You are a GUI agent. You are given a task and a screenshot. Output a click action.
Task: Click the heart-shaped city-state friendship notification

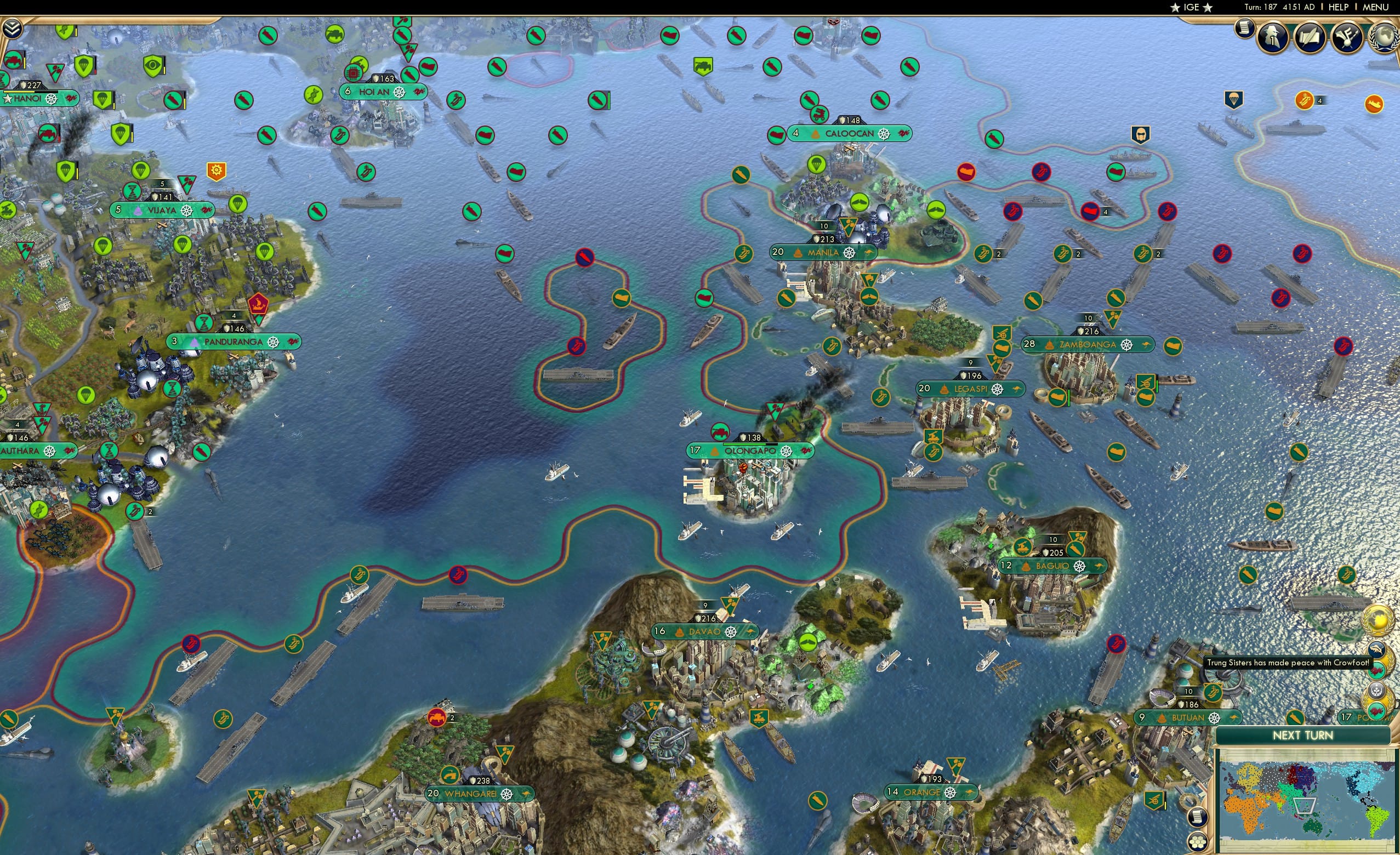click(1378, 671)
